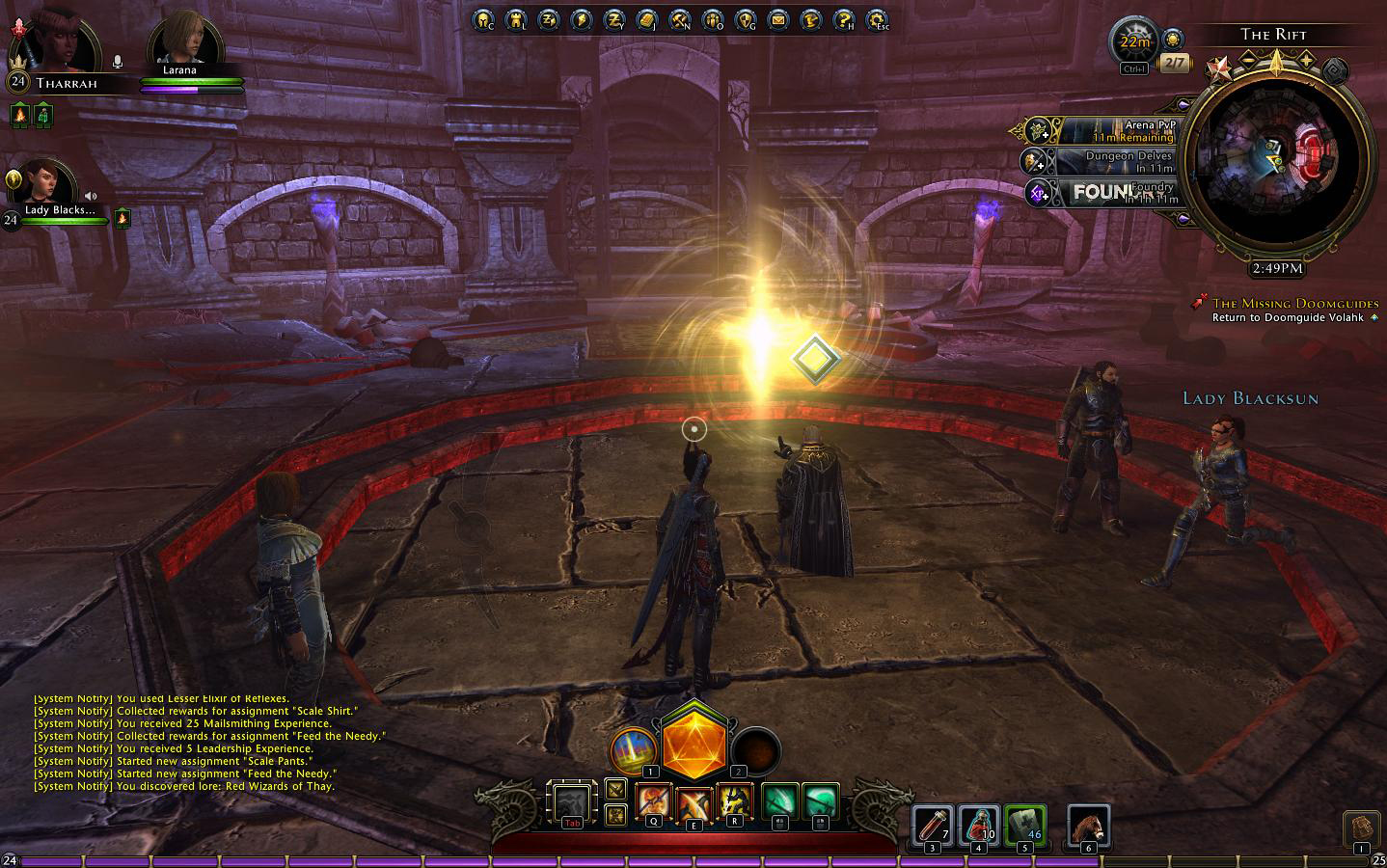Zoom in the minimap with plus button
This screenshot has width=1387, height=868.
pyautogui.click(x=1308, y=61)
